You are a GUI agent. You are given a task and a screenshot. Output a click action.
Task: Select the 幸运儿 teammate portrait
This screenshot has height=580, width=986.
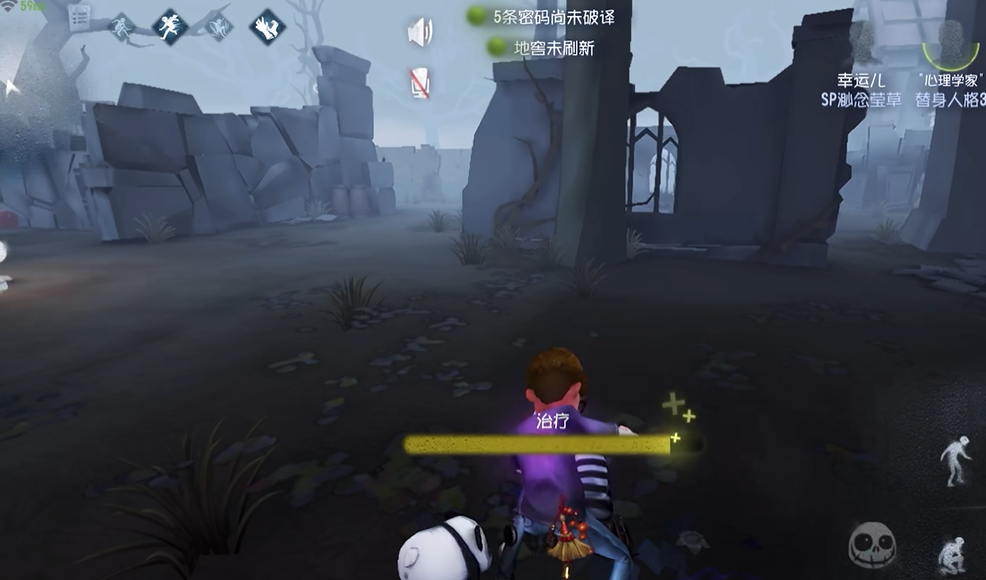coord(864,45)
